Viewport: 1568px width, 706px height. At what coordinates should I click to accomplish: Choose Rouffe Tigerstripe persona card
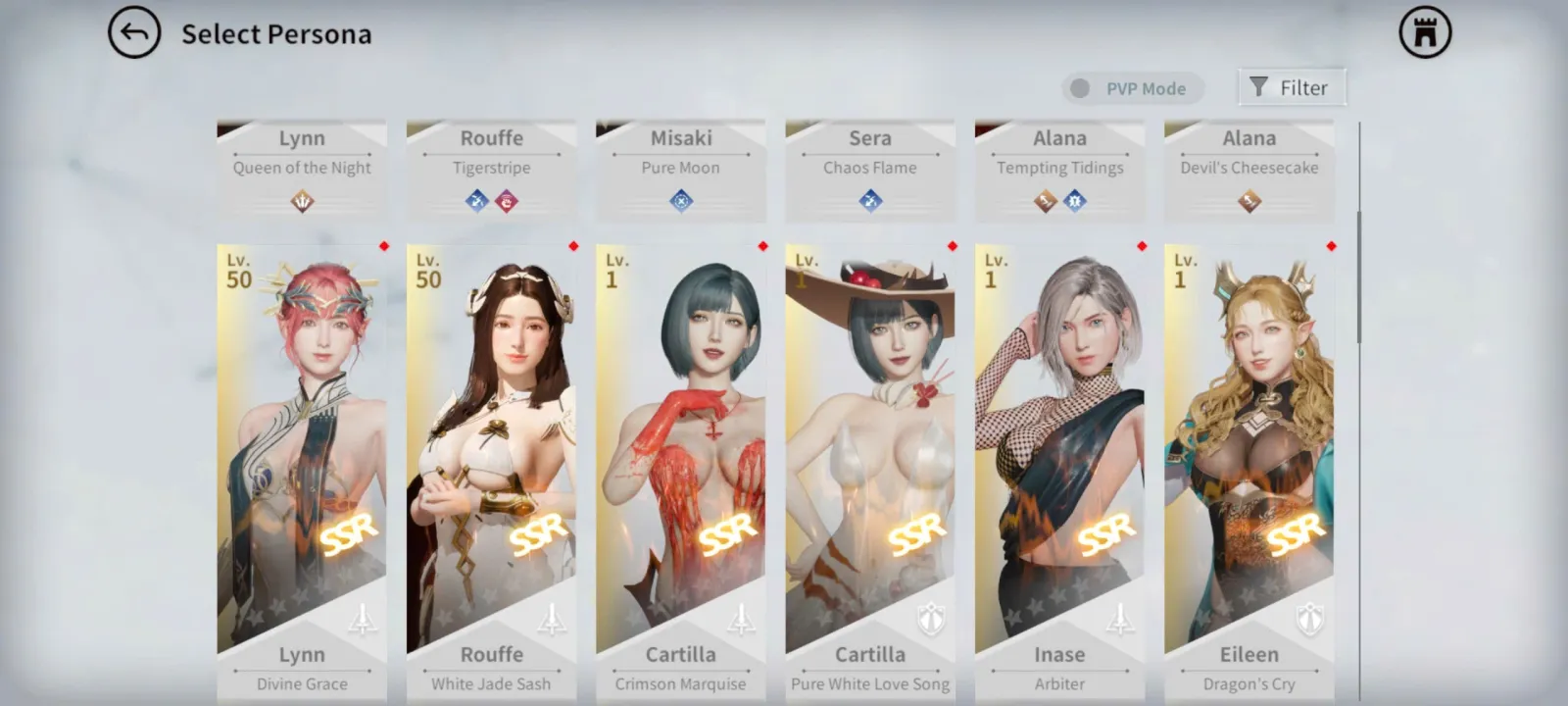pos(491,169)
